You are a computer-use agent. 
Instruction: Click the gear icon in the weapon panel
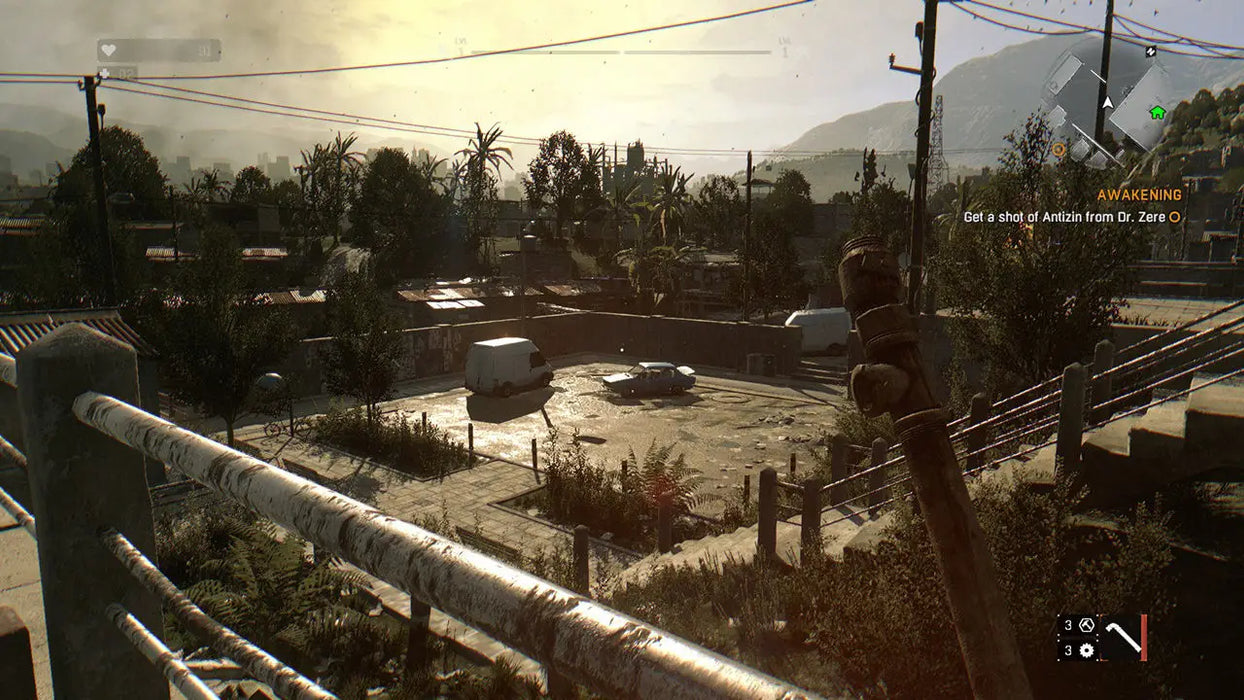1087,650
